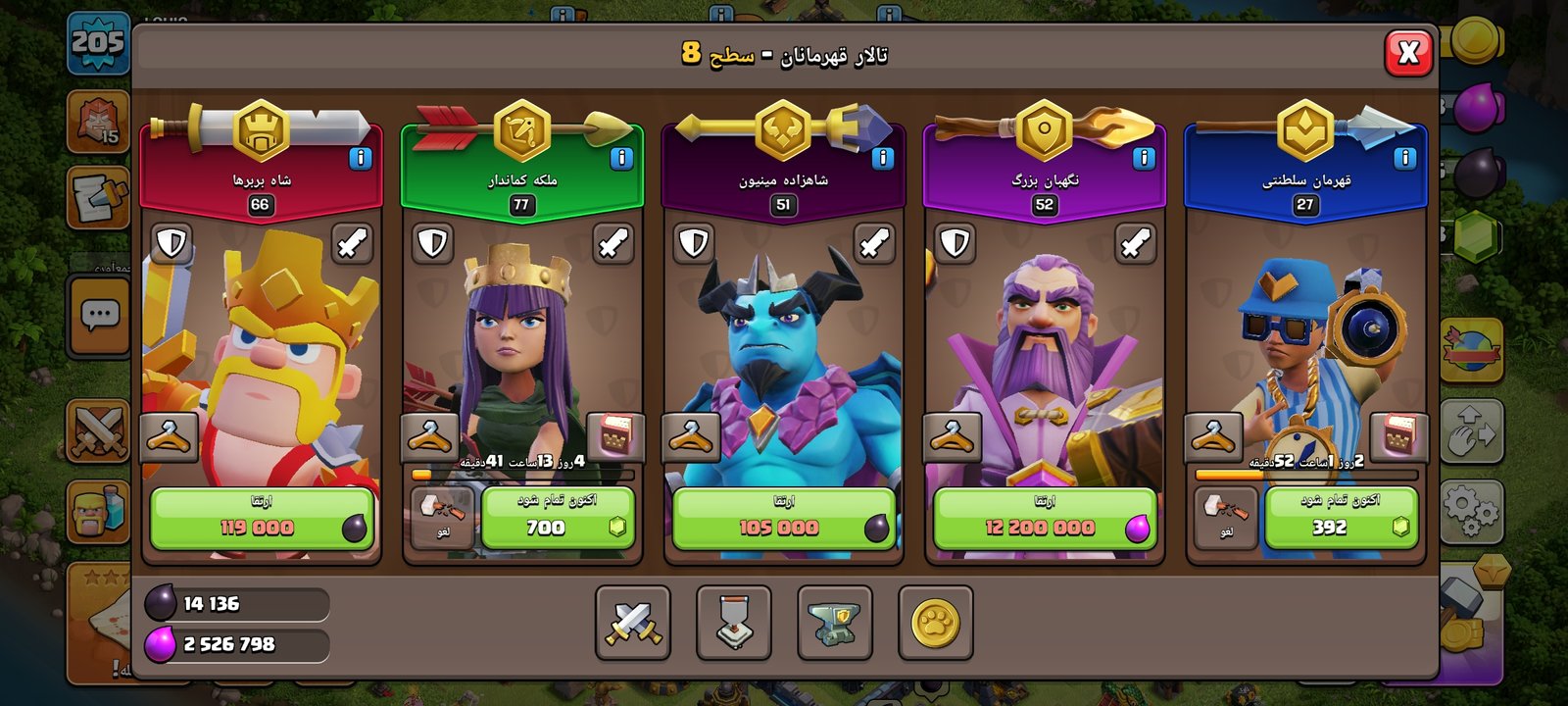The width and height of the screenshot is (1568, 706).
Task: Select the hero pedestal banner button
Action: click(733, 623)
